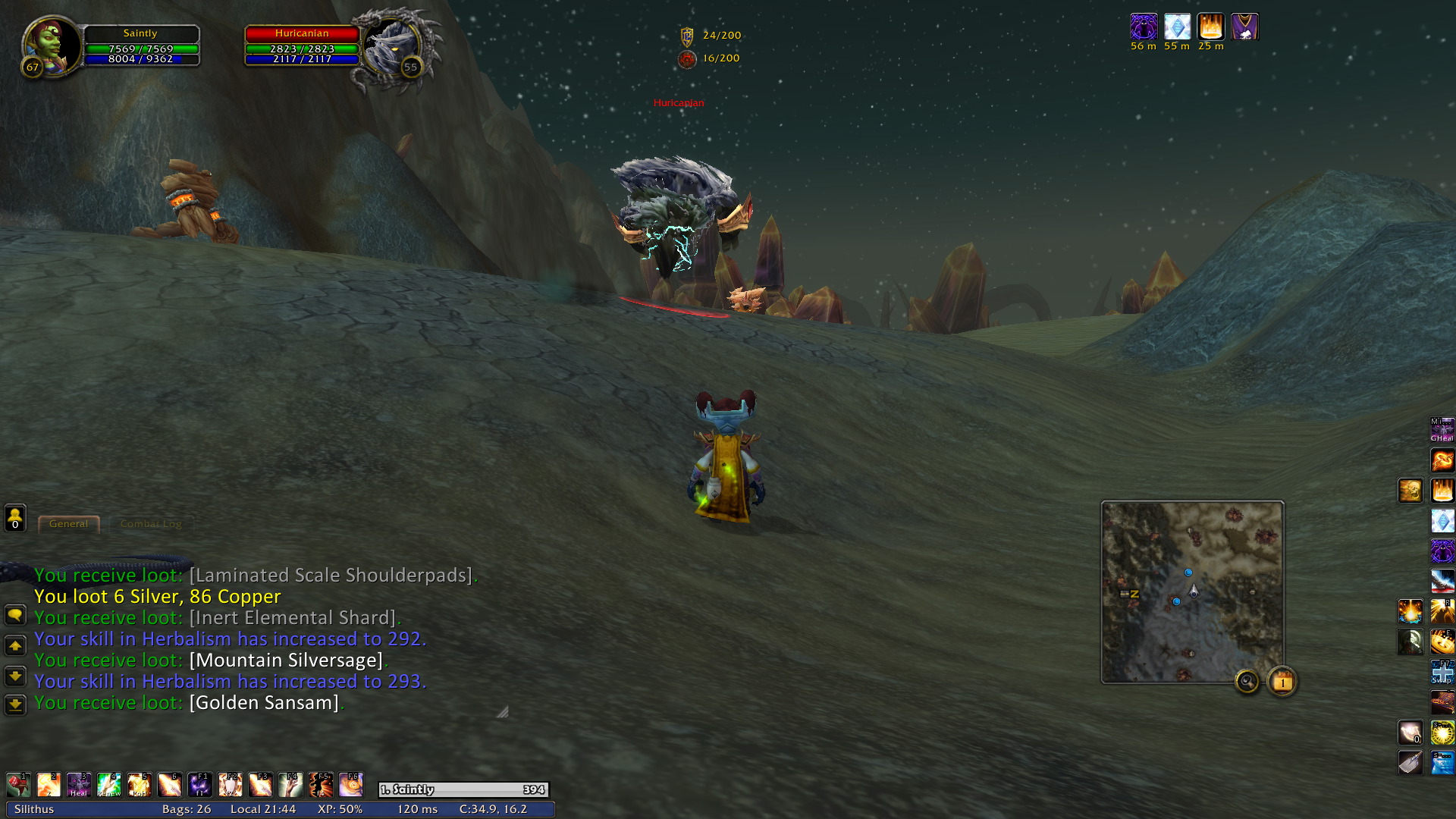Click the golden skull ability icon

click(1410, 491)
